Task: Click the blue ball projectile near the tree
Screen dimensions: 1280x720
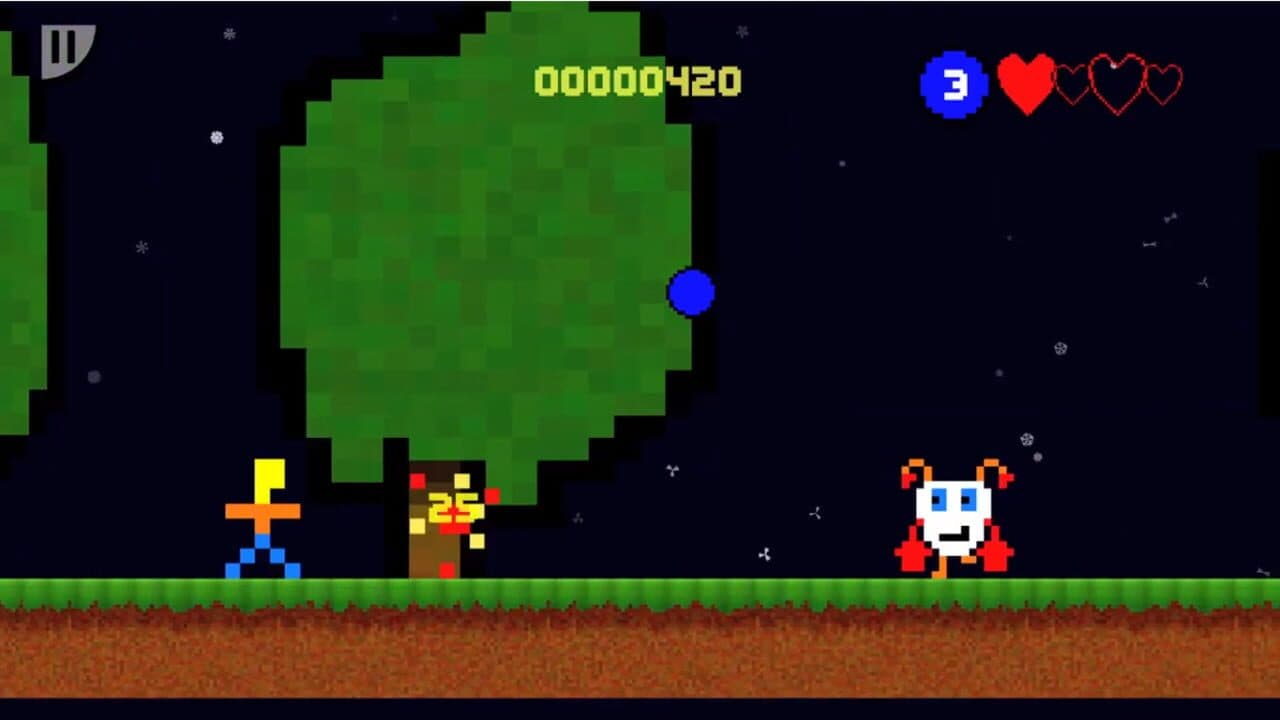Action: 693,292
